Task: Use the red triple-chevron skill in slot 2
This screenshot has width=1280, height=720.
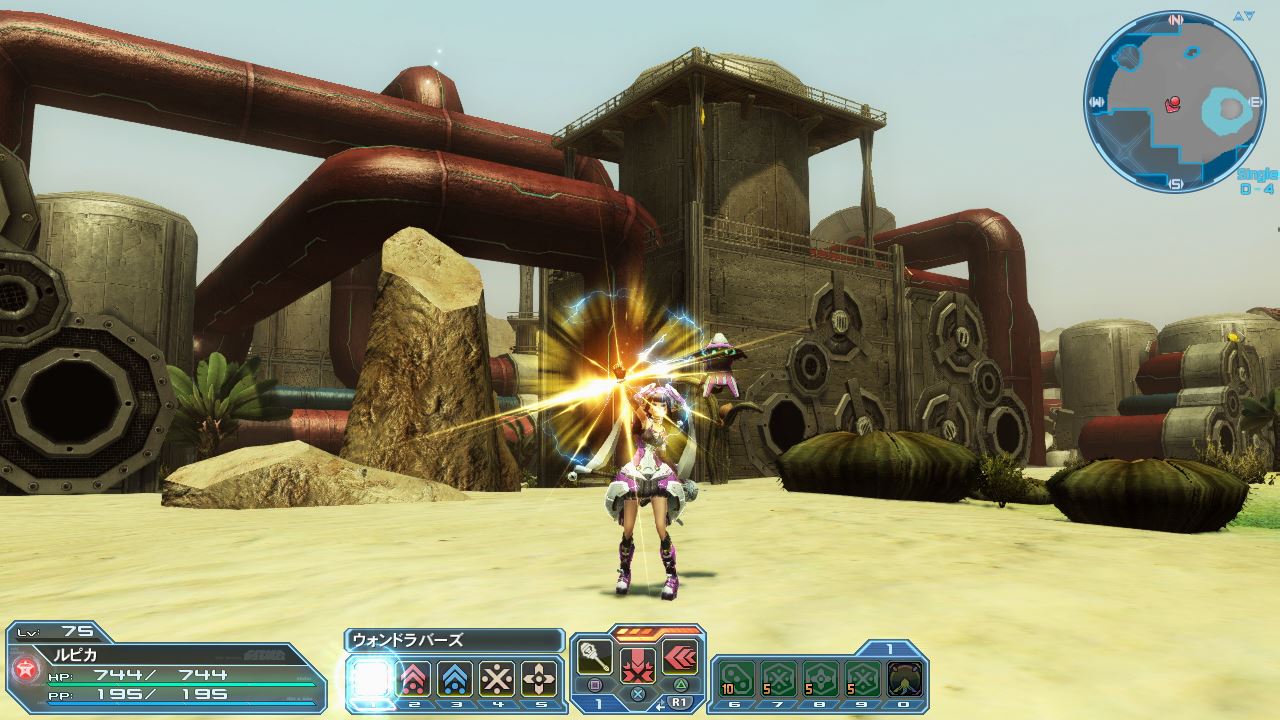Action: [x=414, y=680]
